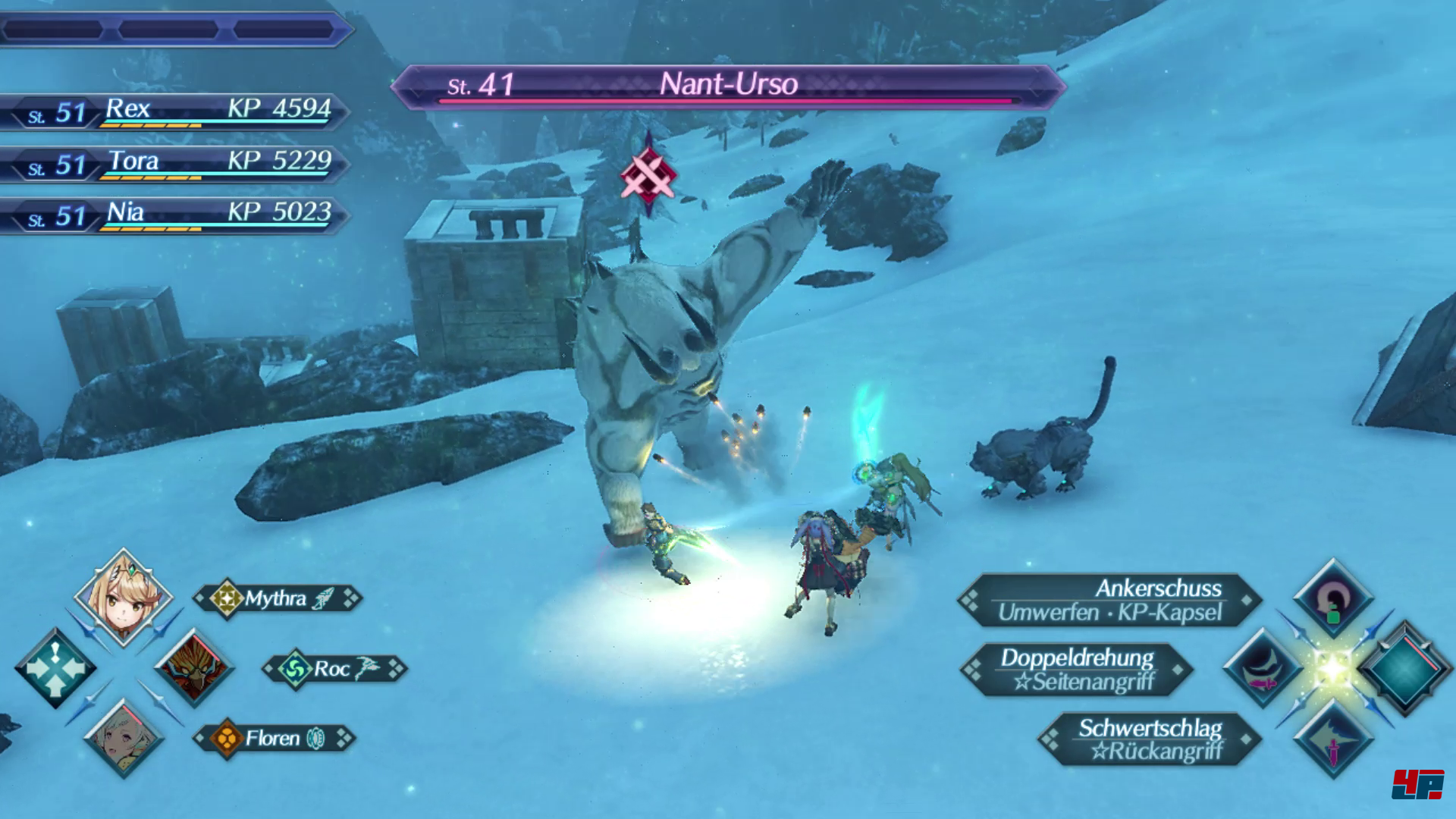The width and height of the screenshot is (1456, 819).
Task: Switch to the Roc blade portrait
Action: click(x=195, y=667)
